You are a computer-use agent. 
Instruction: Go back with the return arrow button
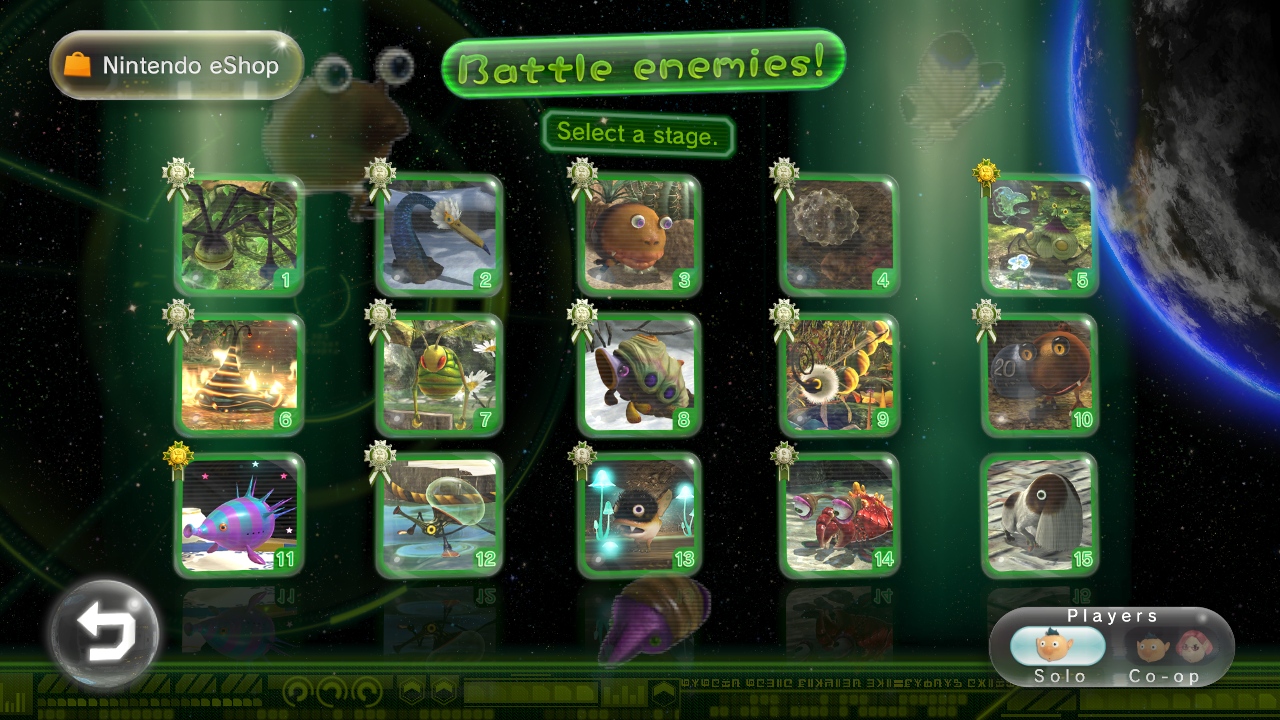coord(105,632)
